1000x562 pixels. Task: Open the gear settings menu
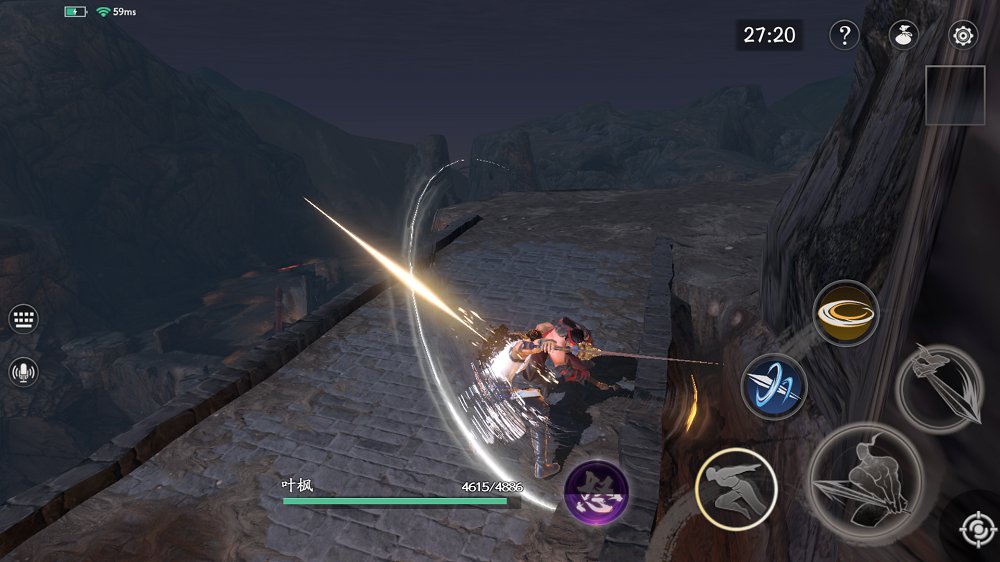[963, 36]
